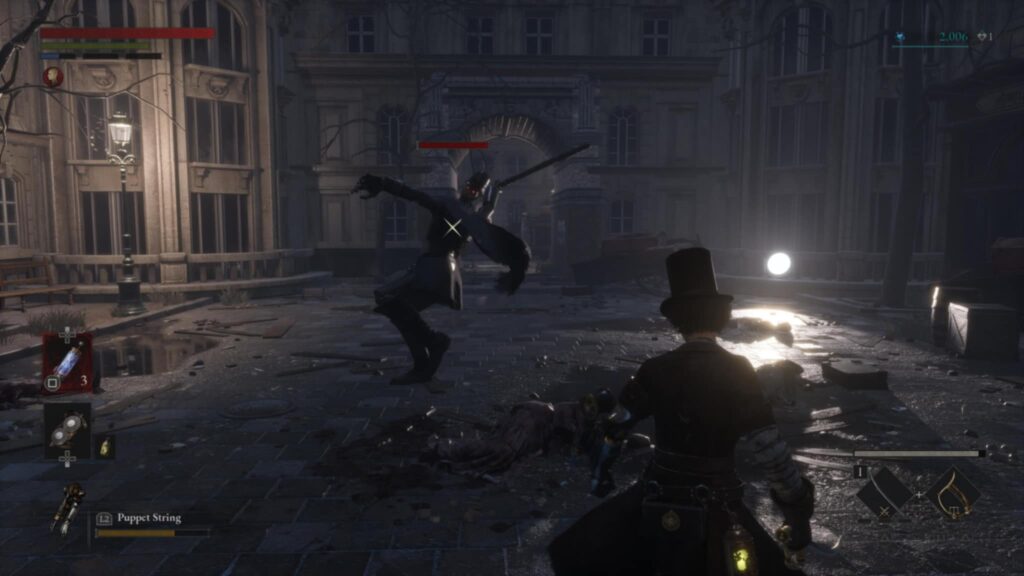Viewport: 1024px width, 576px height.
Task: Toggle the small yellow lamp icon
Action: click(x=105, y=446)
